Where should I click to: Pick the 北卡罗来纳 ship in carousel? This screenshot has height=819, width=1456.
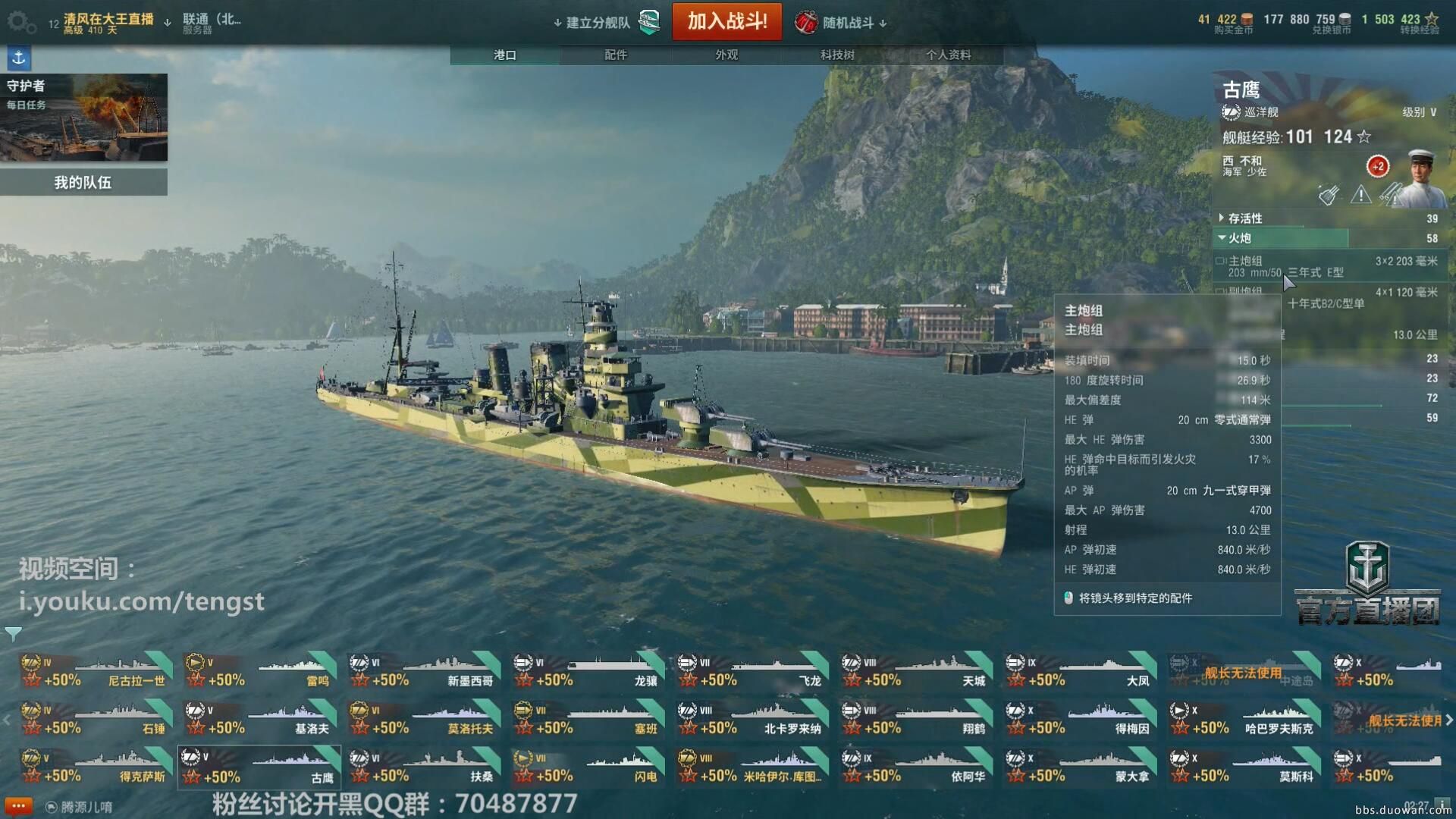752,719
